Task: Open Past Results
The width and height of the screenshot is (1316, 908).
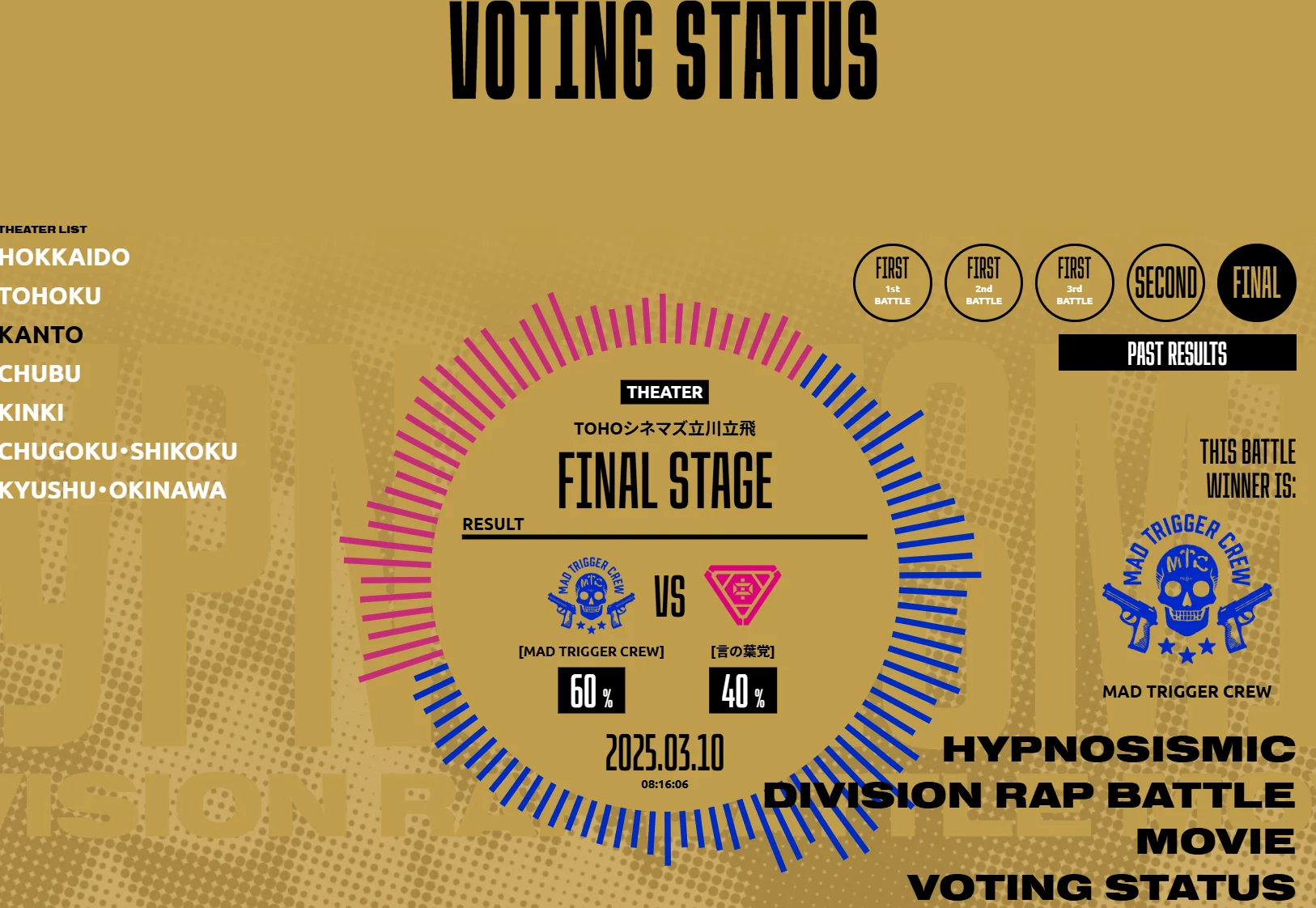Action: [x=1177, y=353]
